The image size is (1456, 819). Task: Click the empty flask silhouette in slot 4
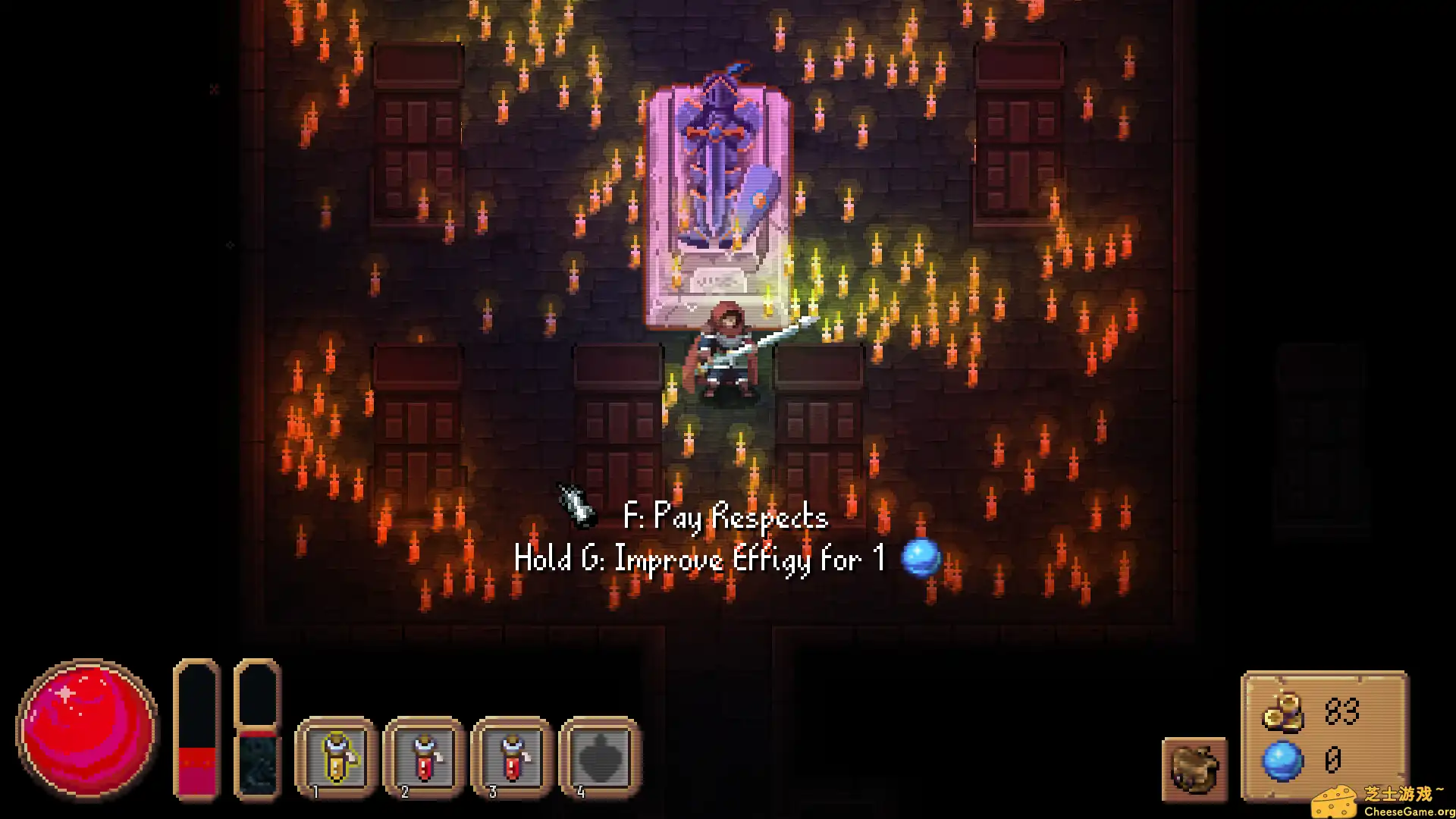point(598,758)
